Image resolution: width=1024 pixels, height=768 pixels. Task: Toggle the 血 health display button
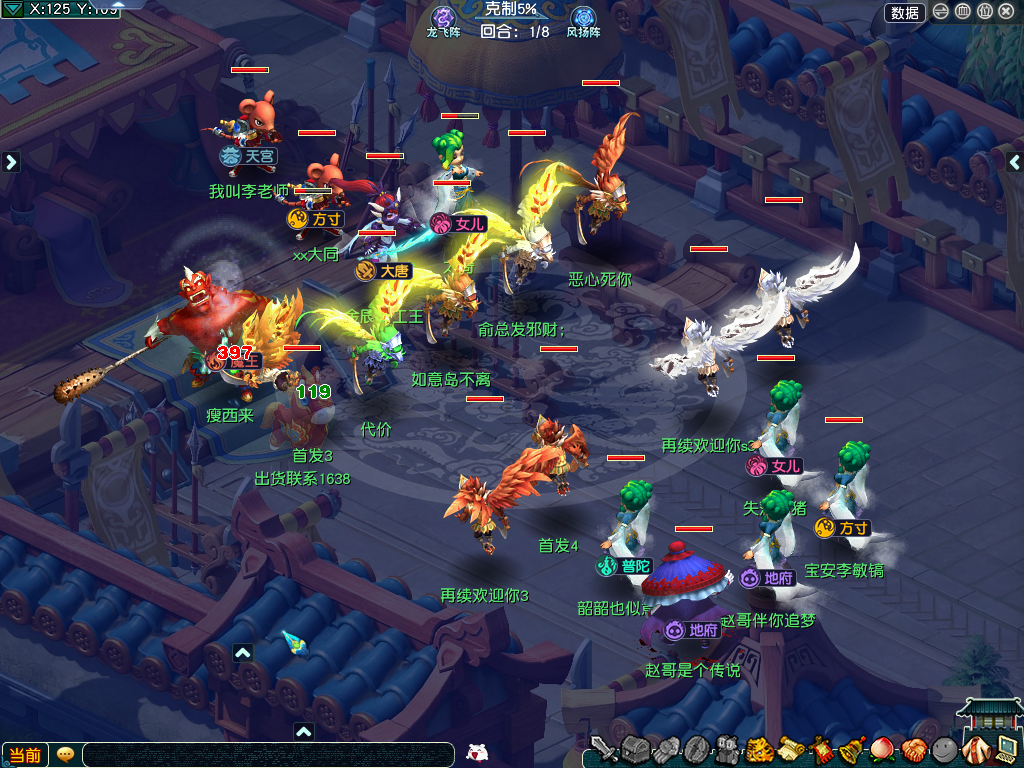coord(963,12)
